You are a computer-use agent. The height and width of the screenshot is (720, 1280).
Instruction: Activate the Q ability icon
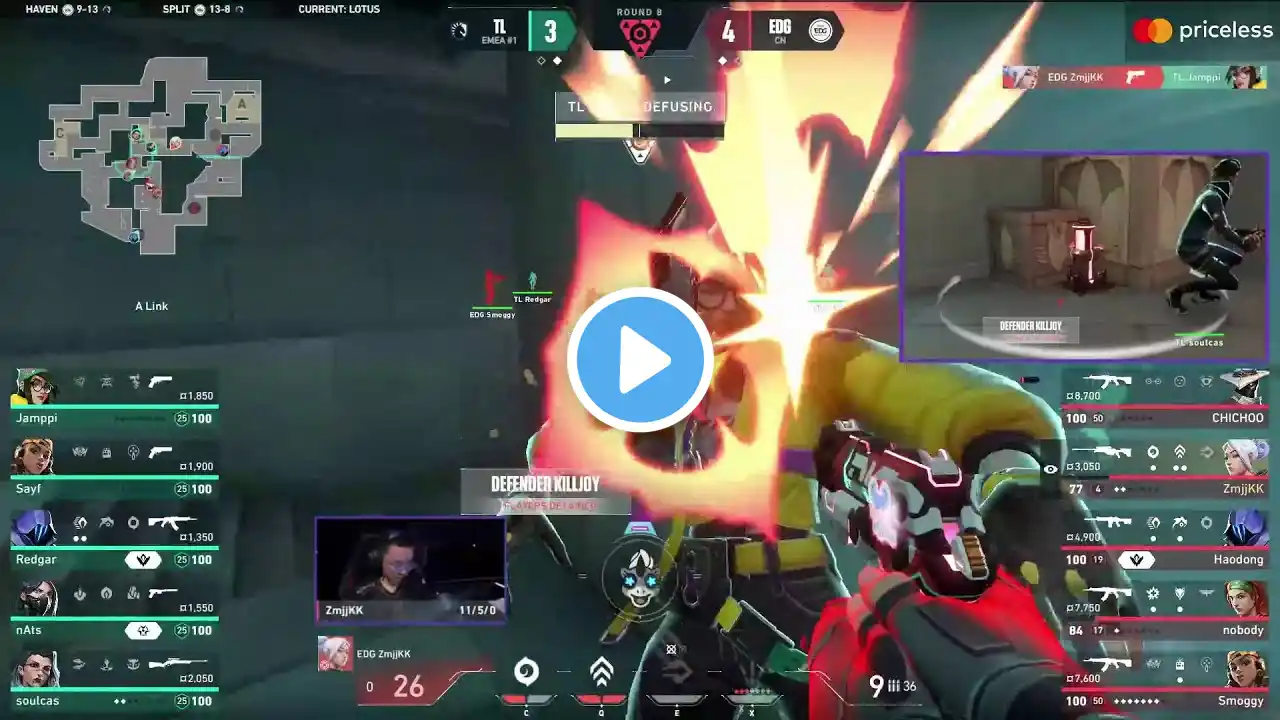pyautogui.click(x=600, y=672)
